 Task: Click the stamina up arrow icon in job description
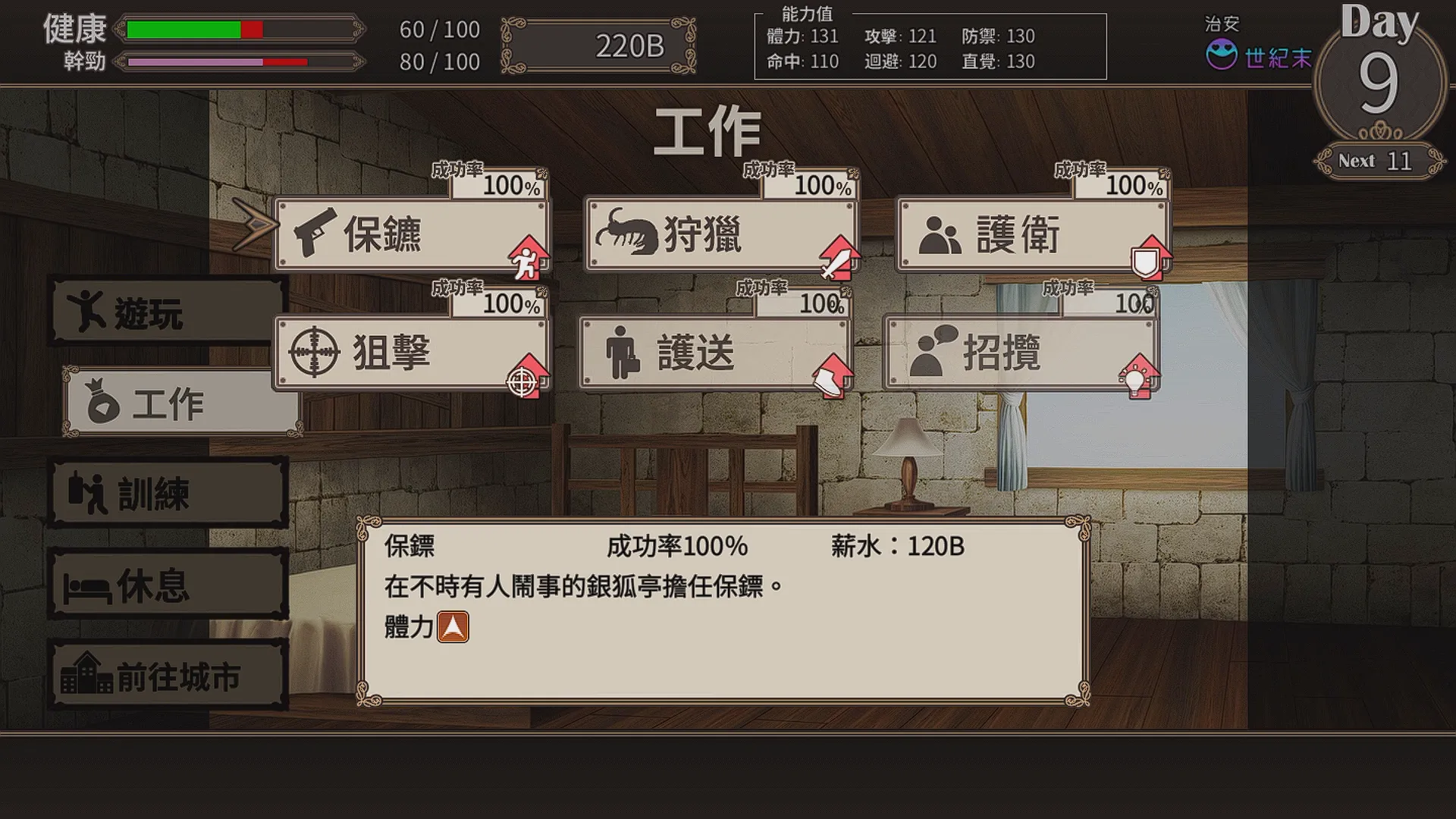coord(453,626)
